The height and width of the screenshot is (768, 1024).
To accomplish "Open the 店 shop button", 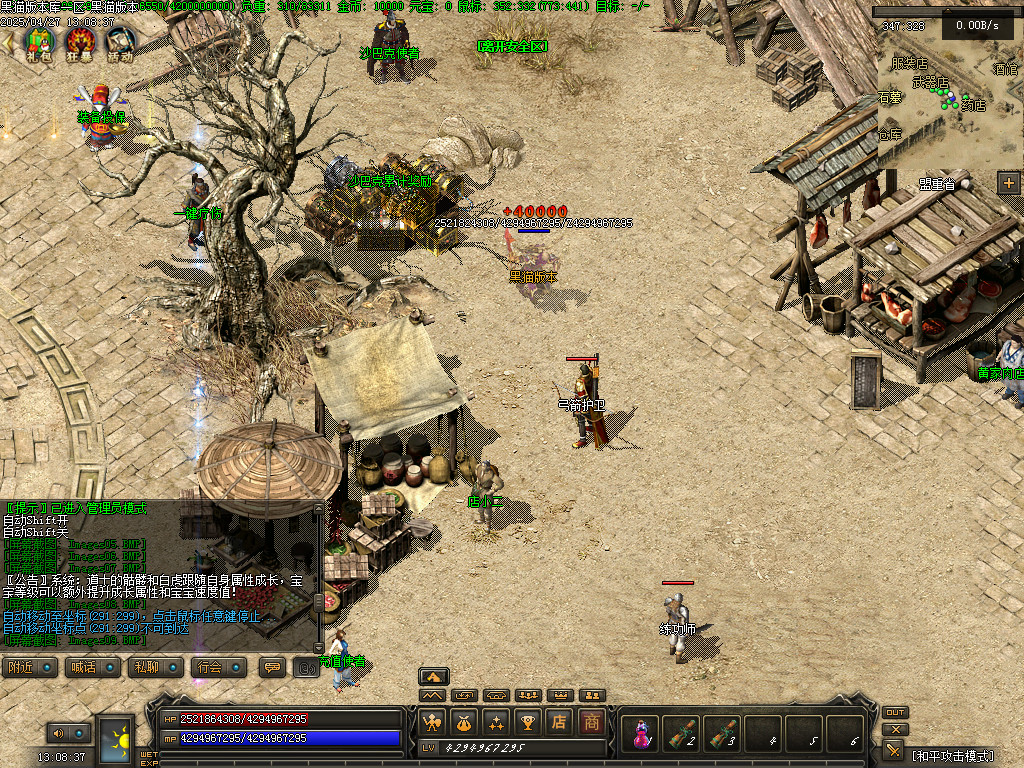I will click(559, 721).
